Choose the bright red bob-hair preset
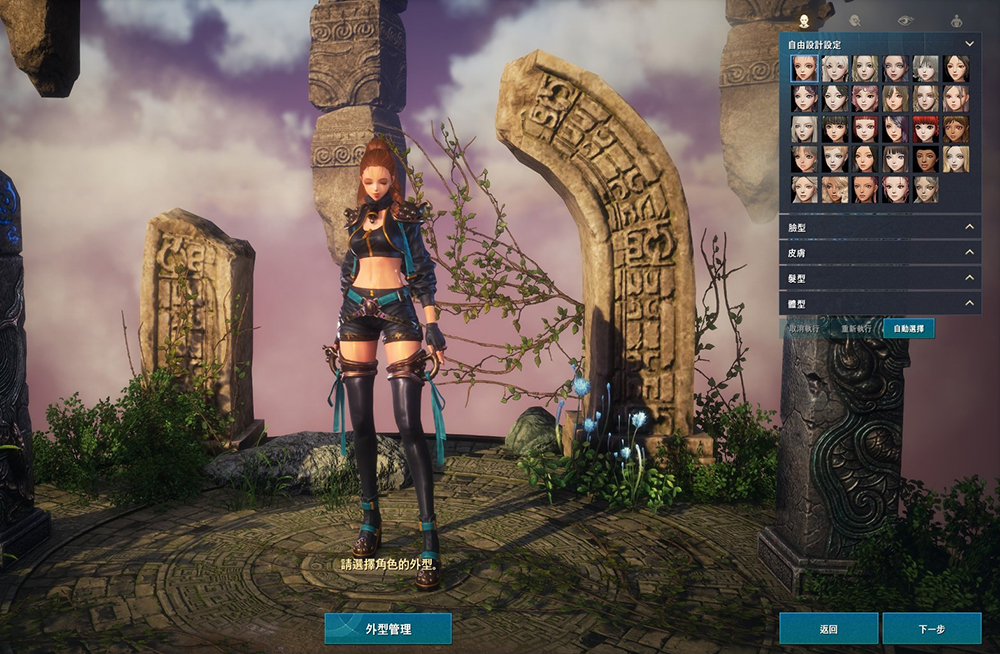Image resolution: width=1000 pixels, height=654 pixels. tap(925, 129)
